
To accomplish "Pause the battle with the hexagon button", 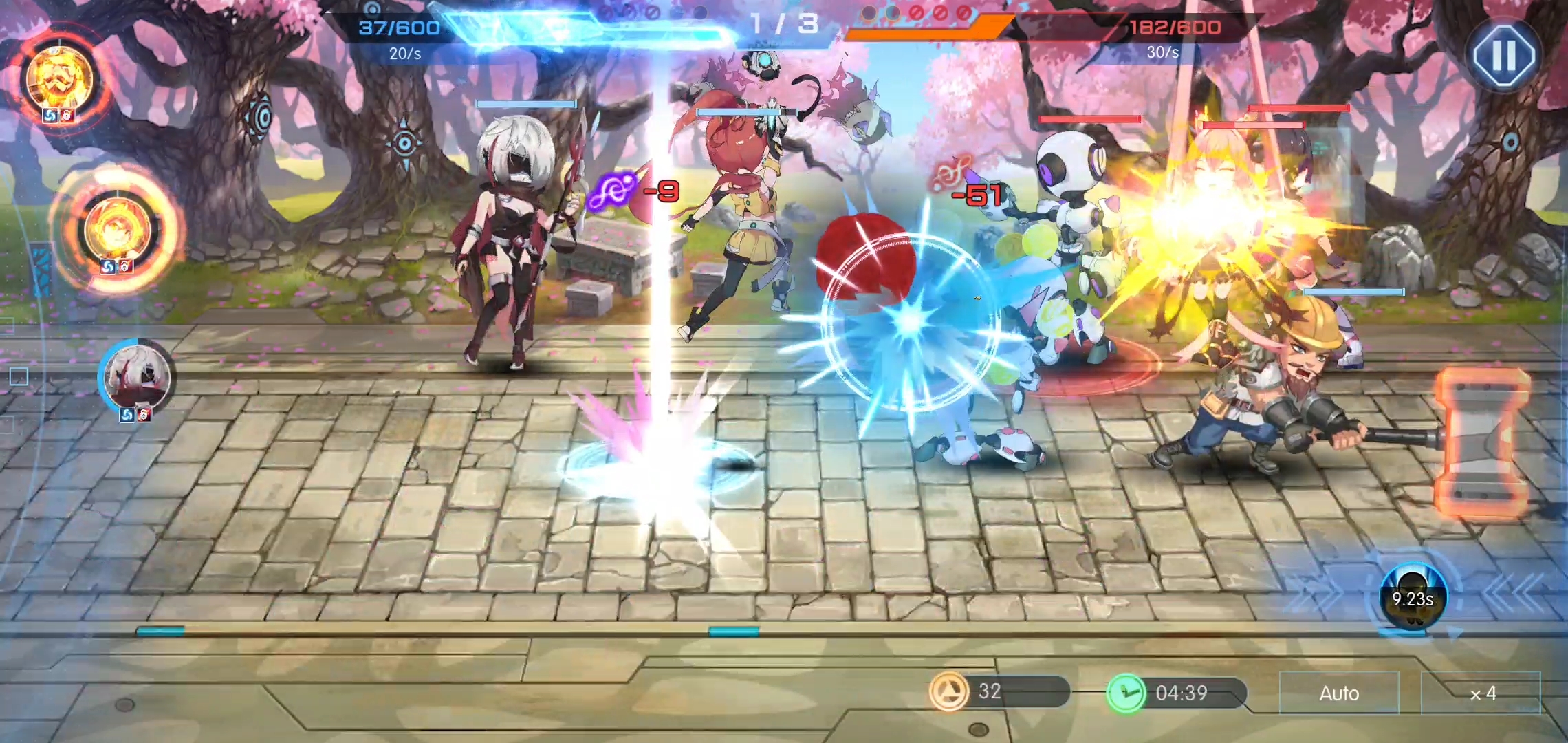I will [1503, 55].
